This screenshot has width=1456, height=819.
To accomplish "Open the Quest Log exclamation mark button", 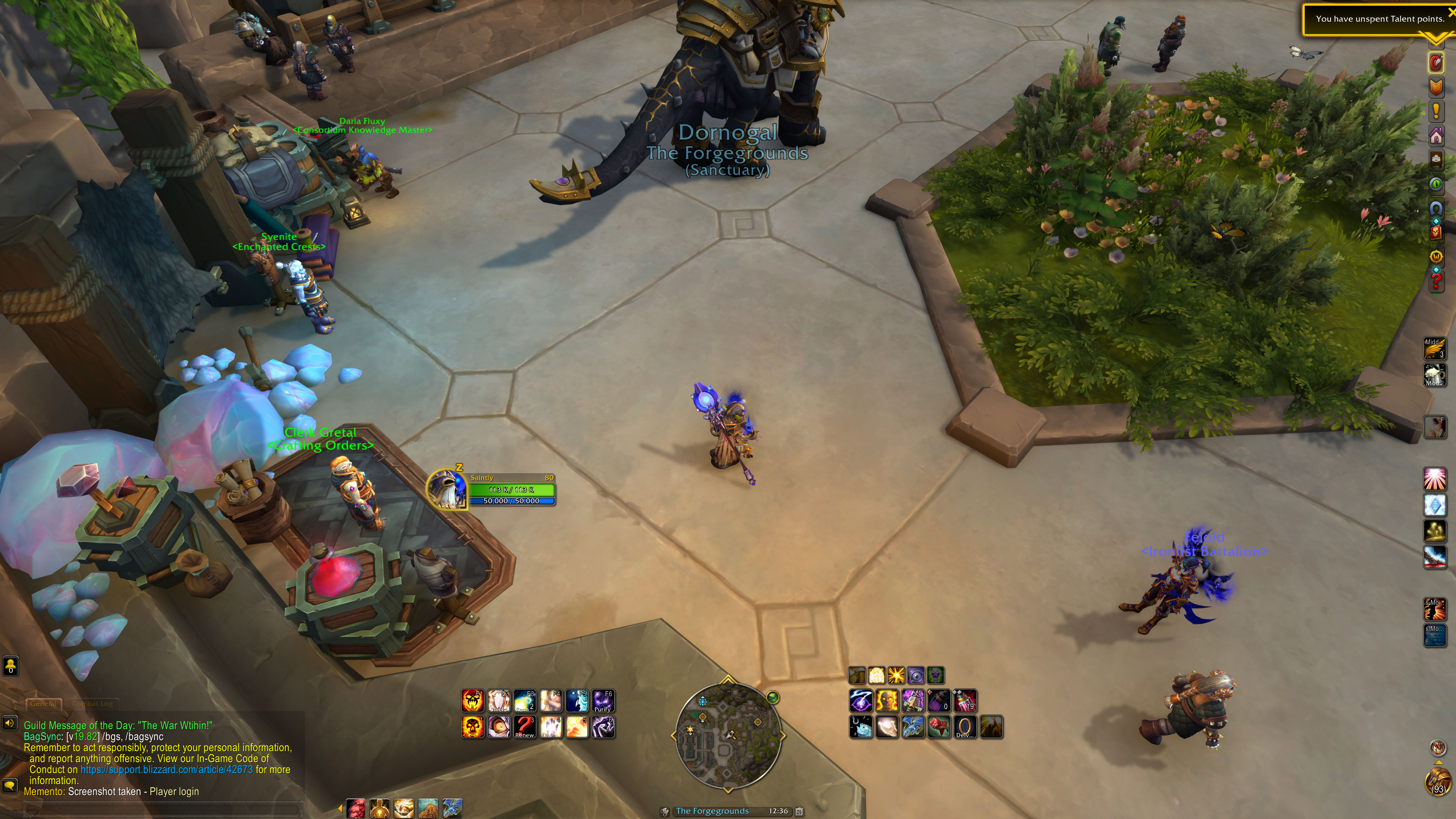I will click(1436, 111).
